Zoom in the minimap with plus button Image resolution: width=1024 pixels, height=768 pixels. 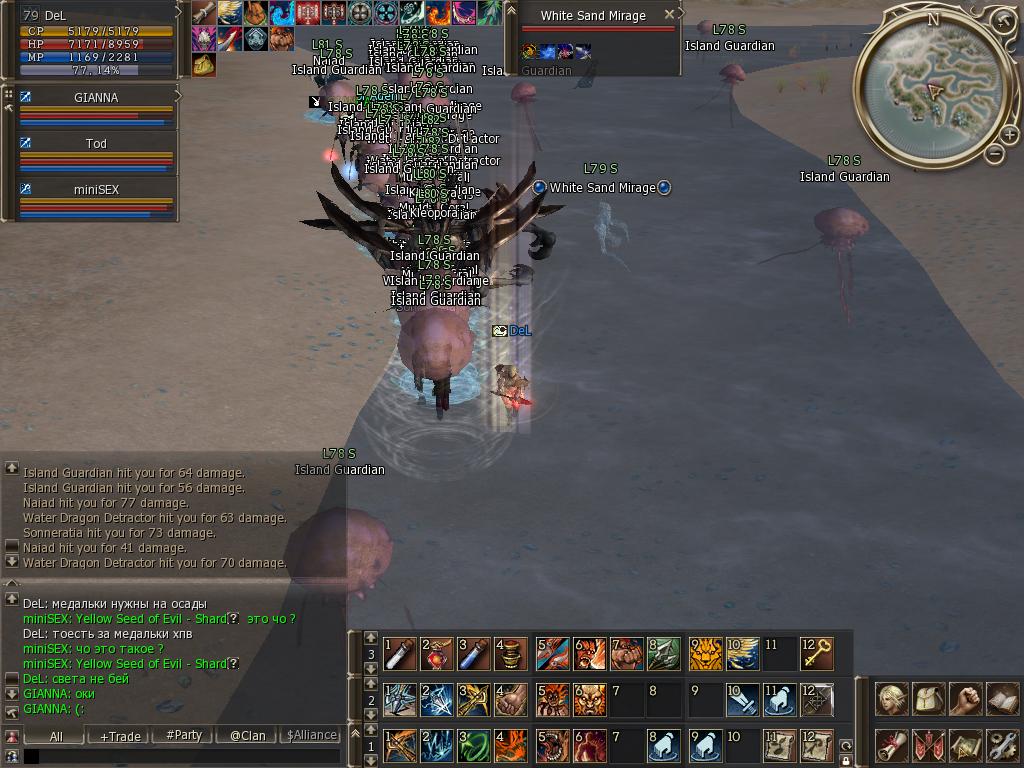[x=1009, y=136]
